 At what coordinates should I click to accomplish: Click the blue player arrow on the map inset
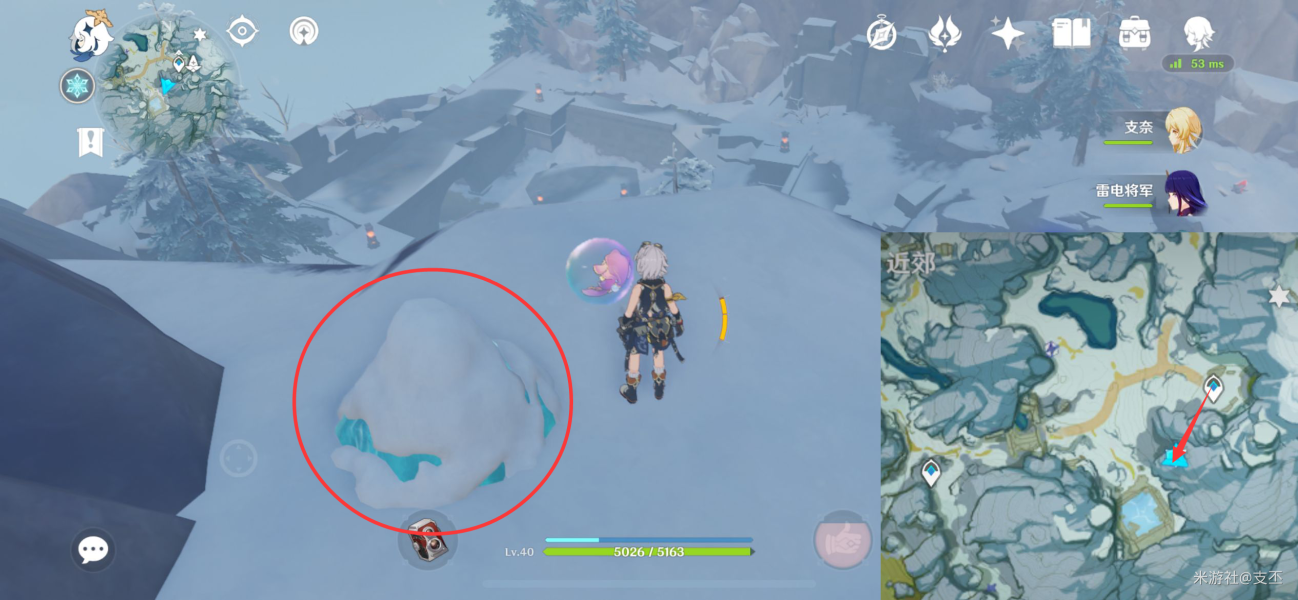click(x=1174, y=458)
